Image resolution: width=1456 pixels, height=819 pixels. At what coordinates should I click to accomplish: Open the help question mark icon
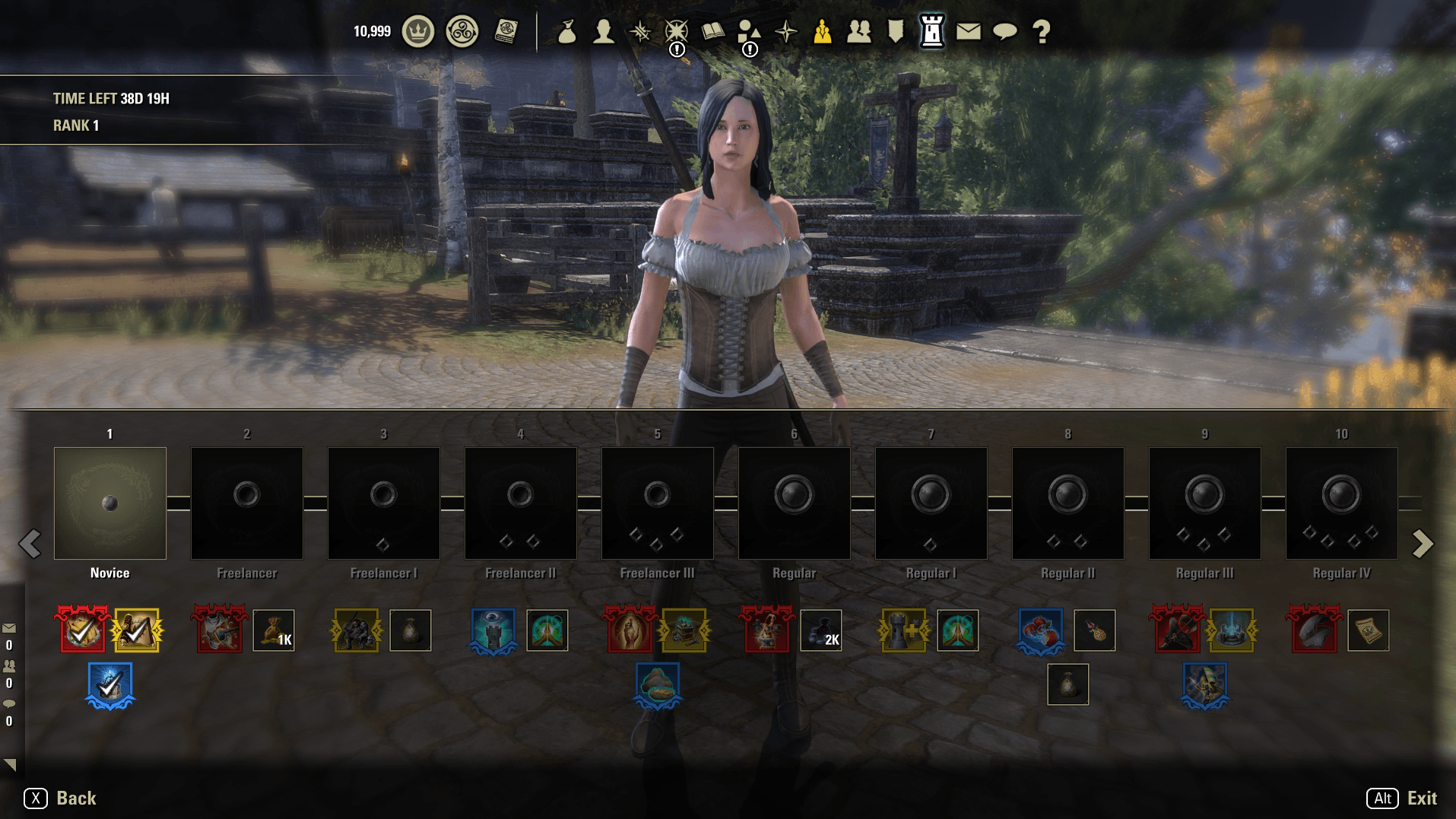click(1042, 32)
